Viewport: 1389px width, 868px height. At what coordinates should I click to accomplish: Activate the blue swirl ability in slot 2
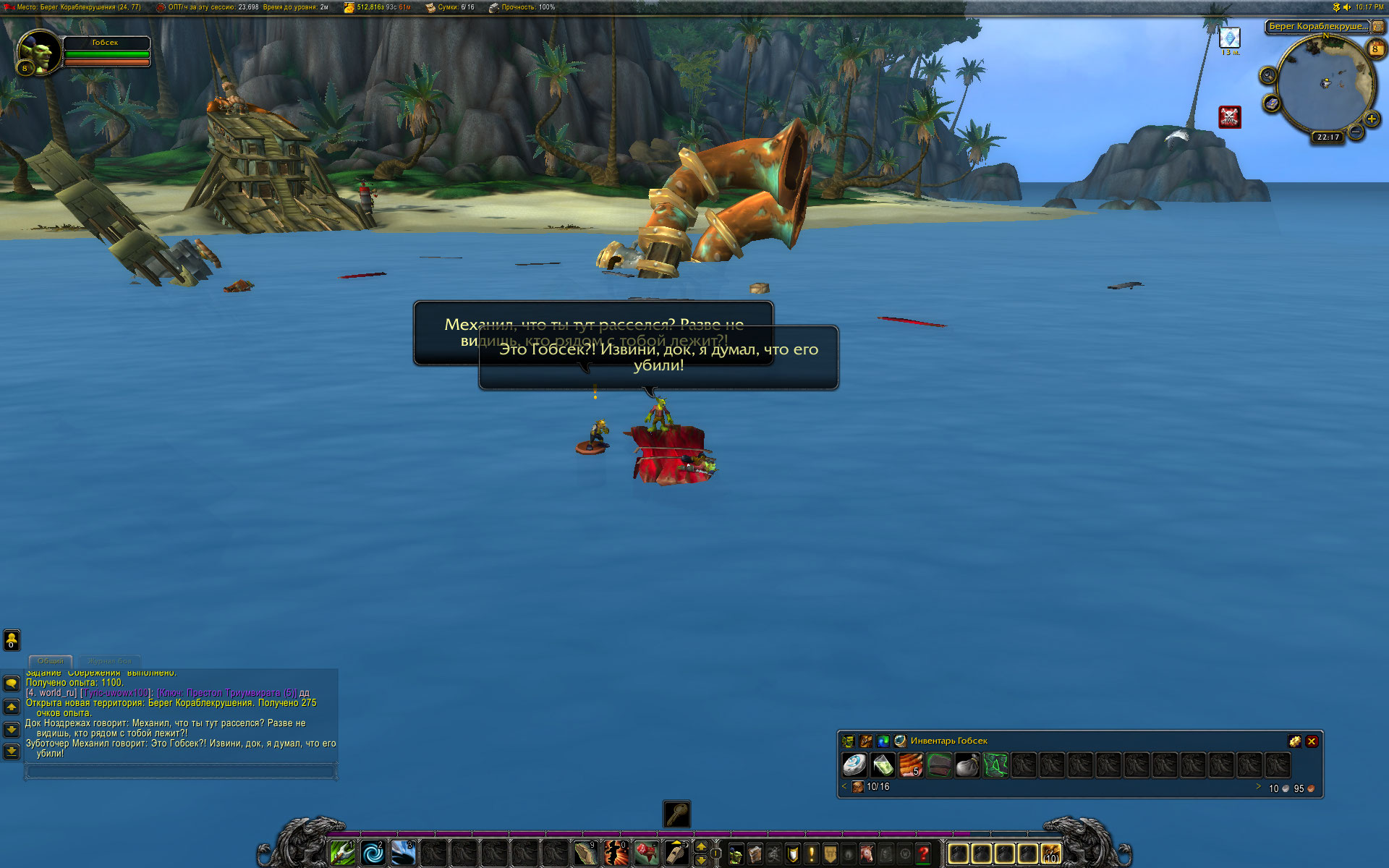(x=373, y=854)
